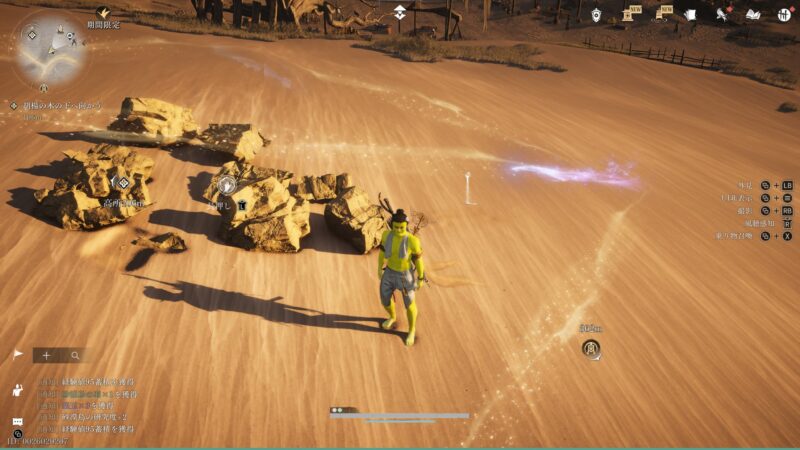Open the icon left of the open book

722,14
